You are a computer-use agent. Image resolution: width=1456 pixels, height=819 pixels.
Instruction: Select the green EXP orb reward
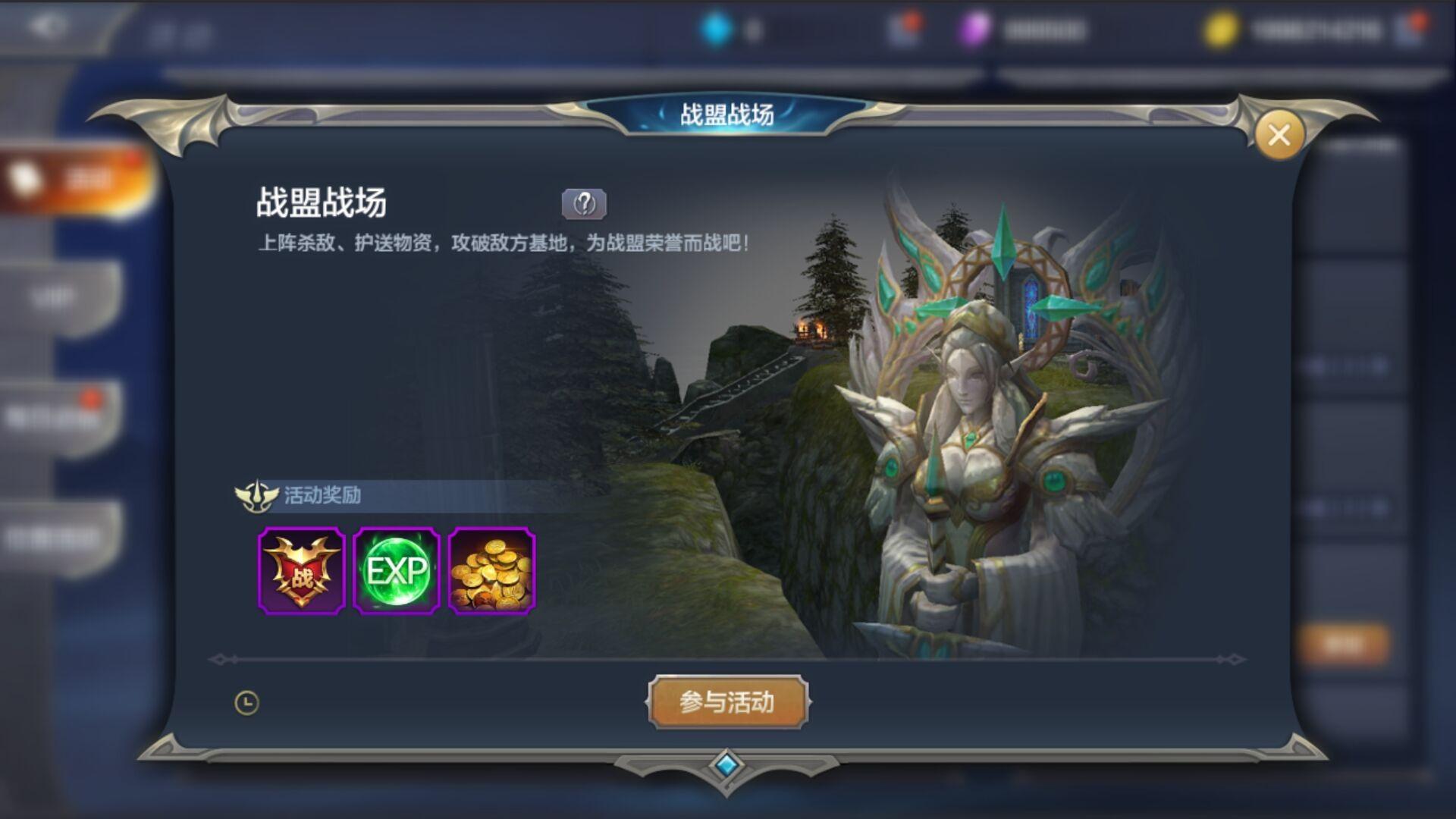tap(397, 571)
